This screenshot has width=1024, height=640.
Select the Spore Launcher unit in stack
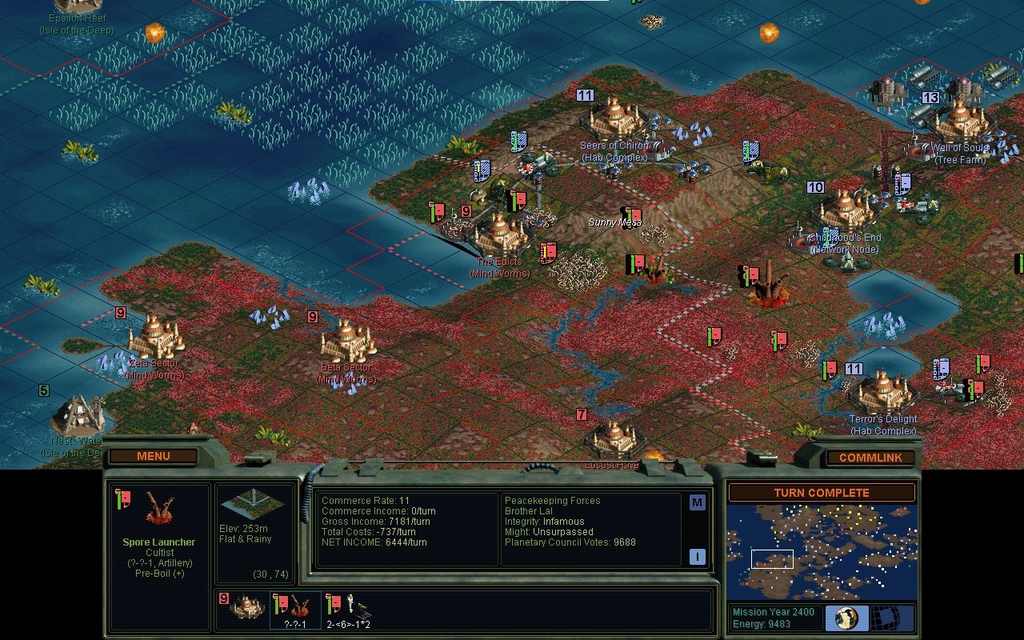click(x=296, y=608)
